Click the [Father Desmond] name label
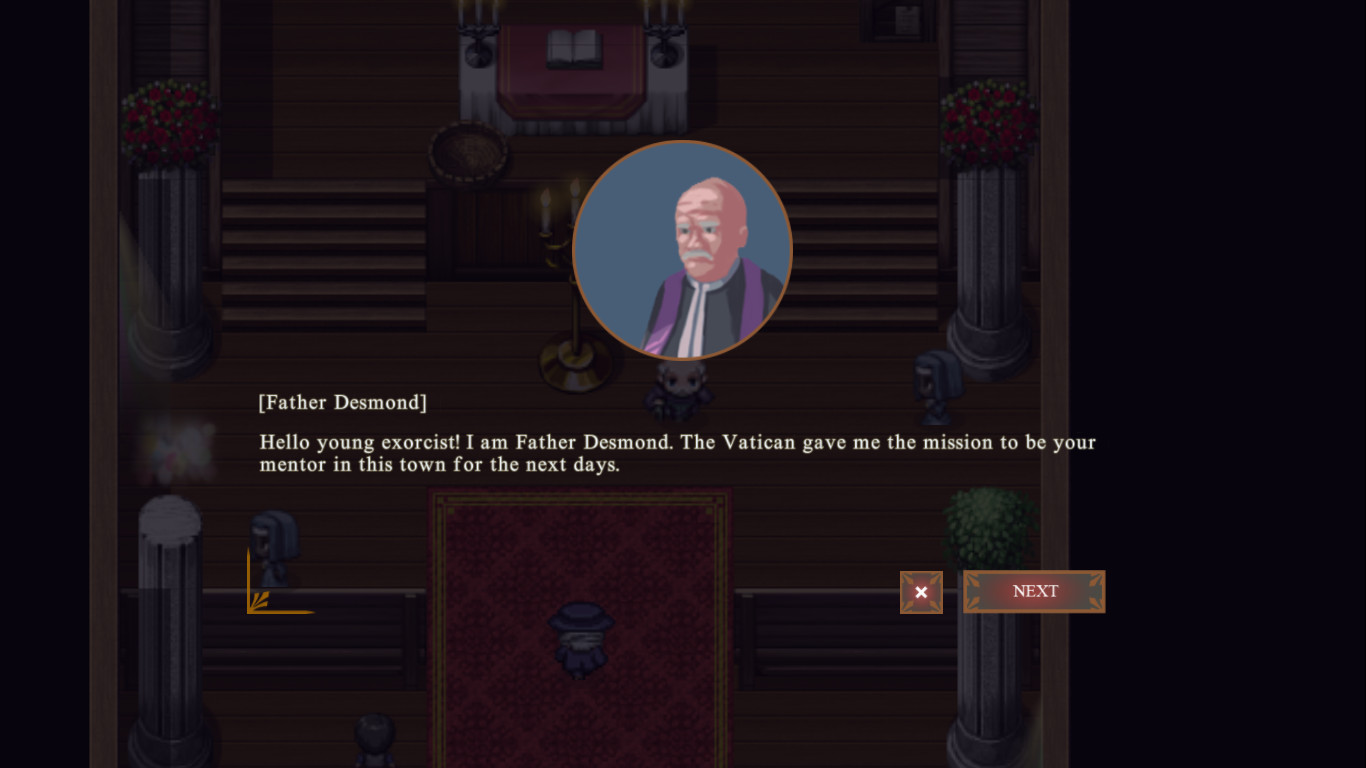This screenshot has height=768, width=1366. point(342,402)
